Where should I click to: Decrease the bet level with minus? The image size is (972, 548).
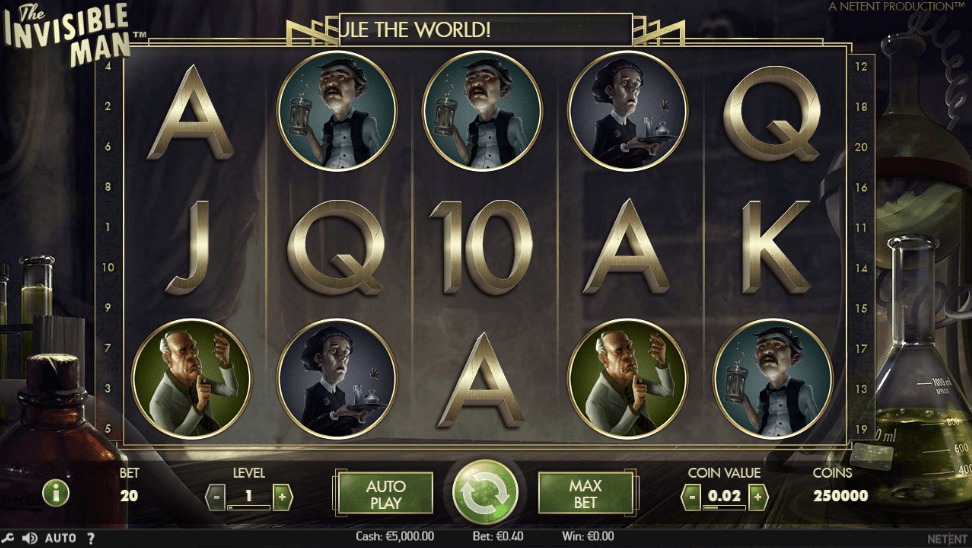(215, 495)
